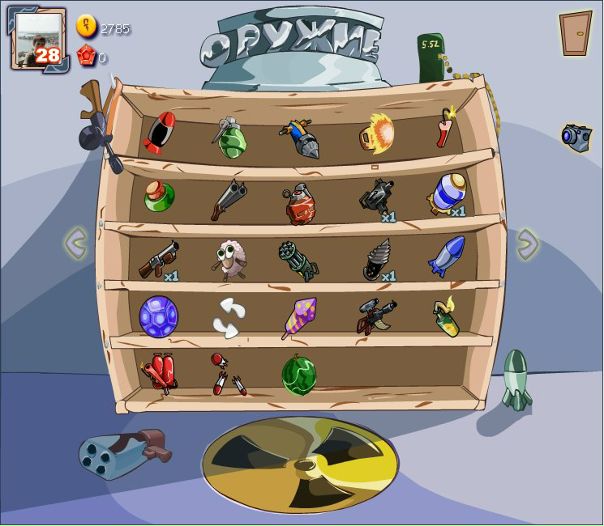Select the blue aerial bomb
604x526 pixels.
click(x=446, y=255)
